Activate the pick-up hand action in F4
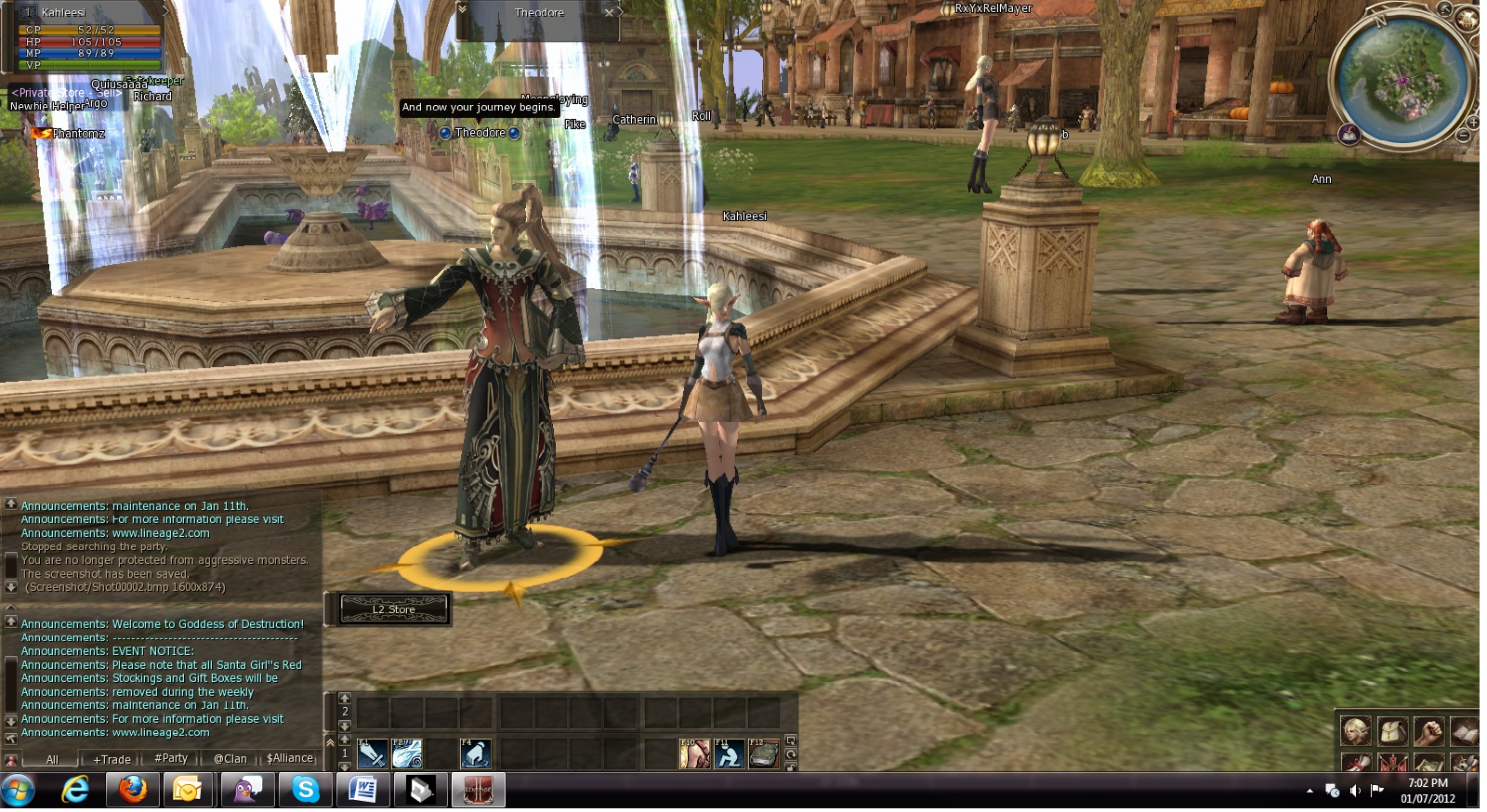 coord(475,753)
